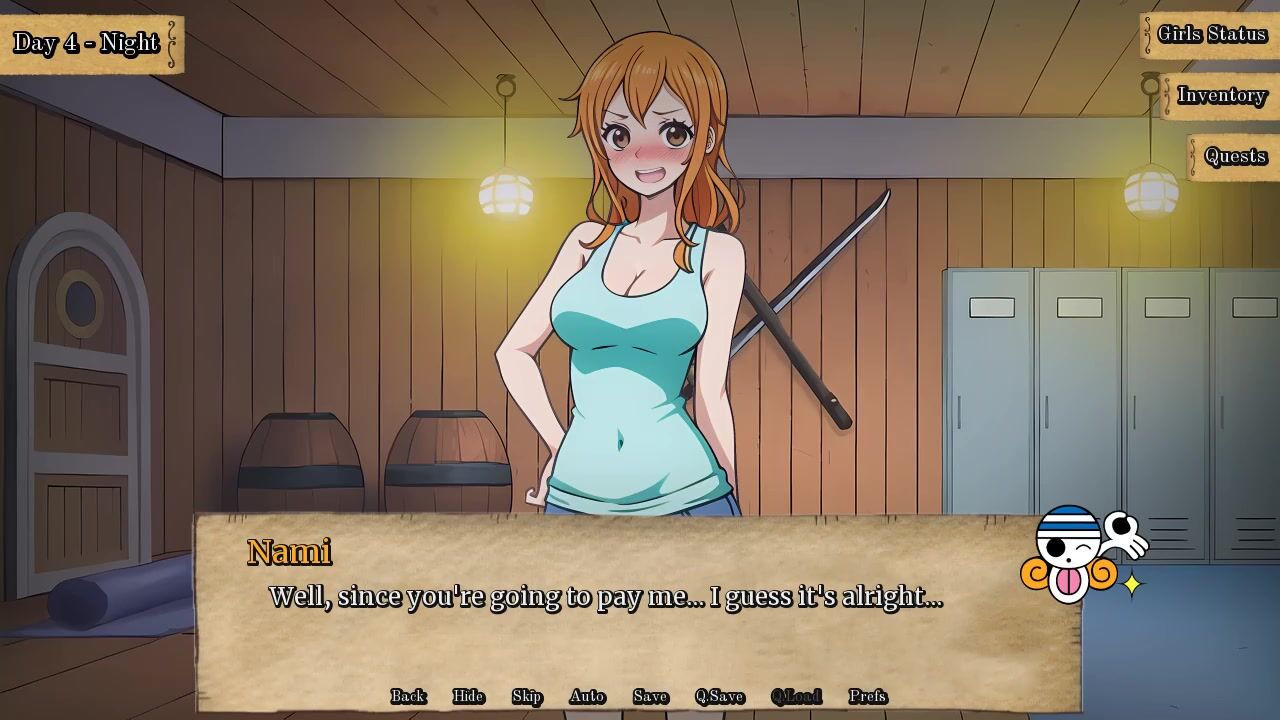Go Back to previous dialogue line
The height and width of the screenshot is (720, 1280).
408,696
